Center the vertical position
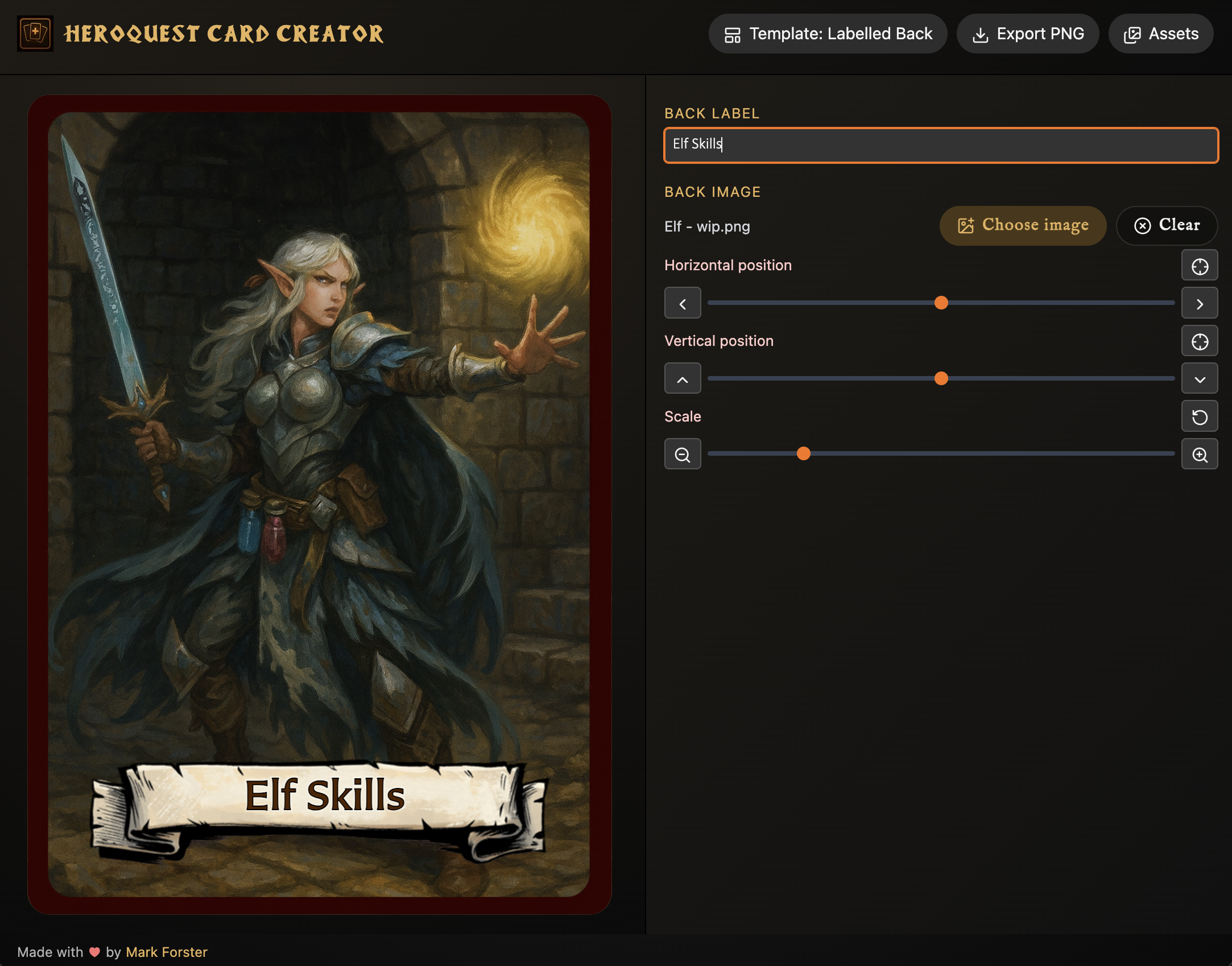1232x966 pixels. point(1199,341)
